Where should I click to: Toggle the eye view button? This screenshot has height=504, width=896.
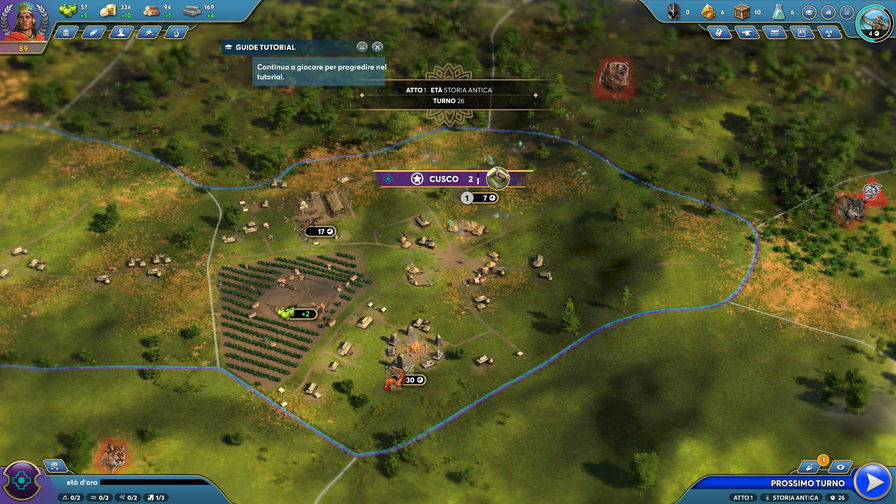pos(838,466)
